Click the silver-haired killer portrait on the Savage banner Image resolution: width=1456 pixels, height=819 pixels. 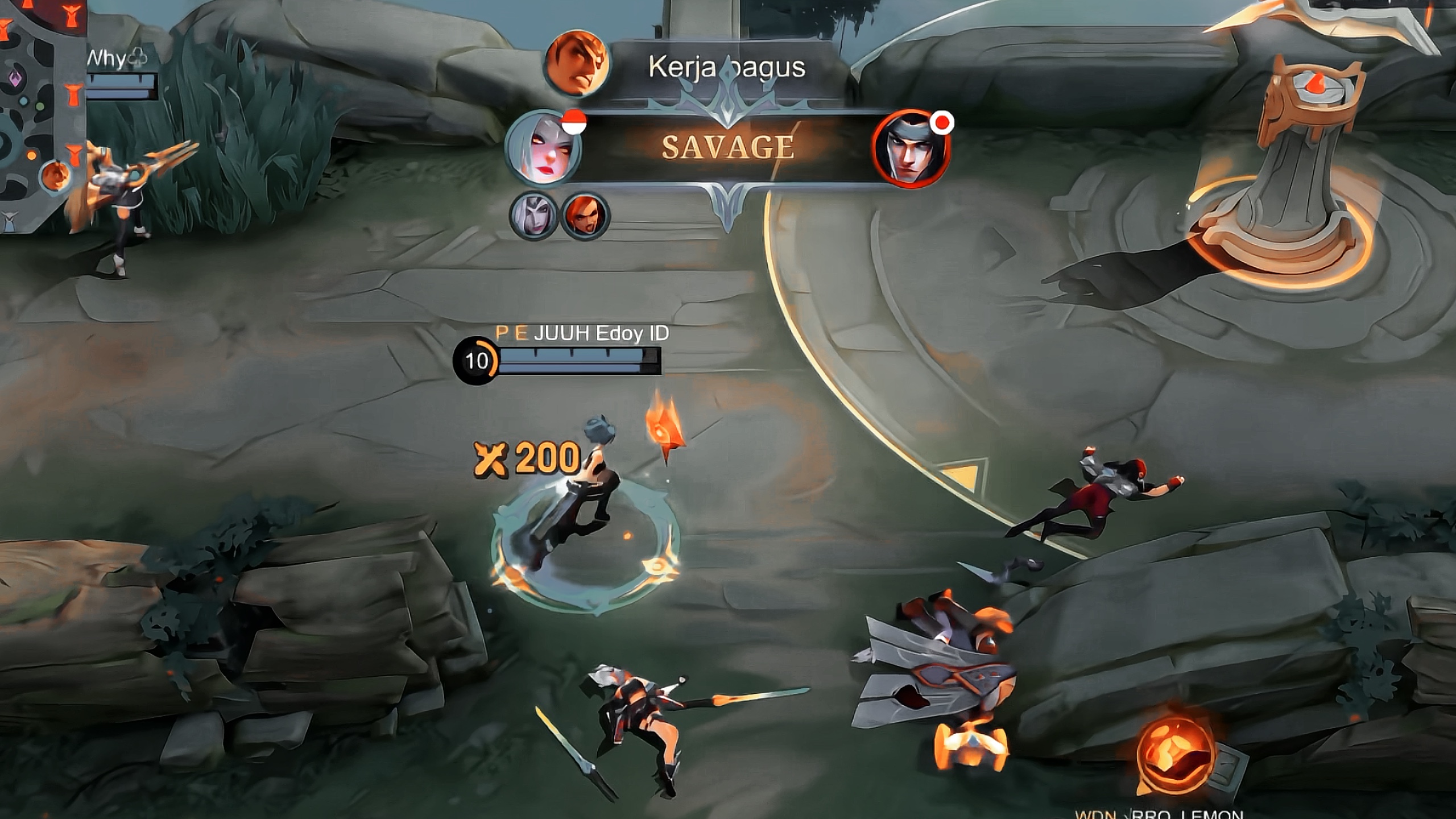tap(543, 148)
